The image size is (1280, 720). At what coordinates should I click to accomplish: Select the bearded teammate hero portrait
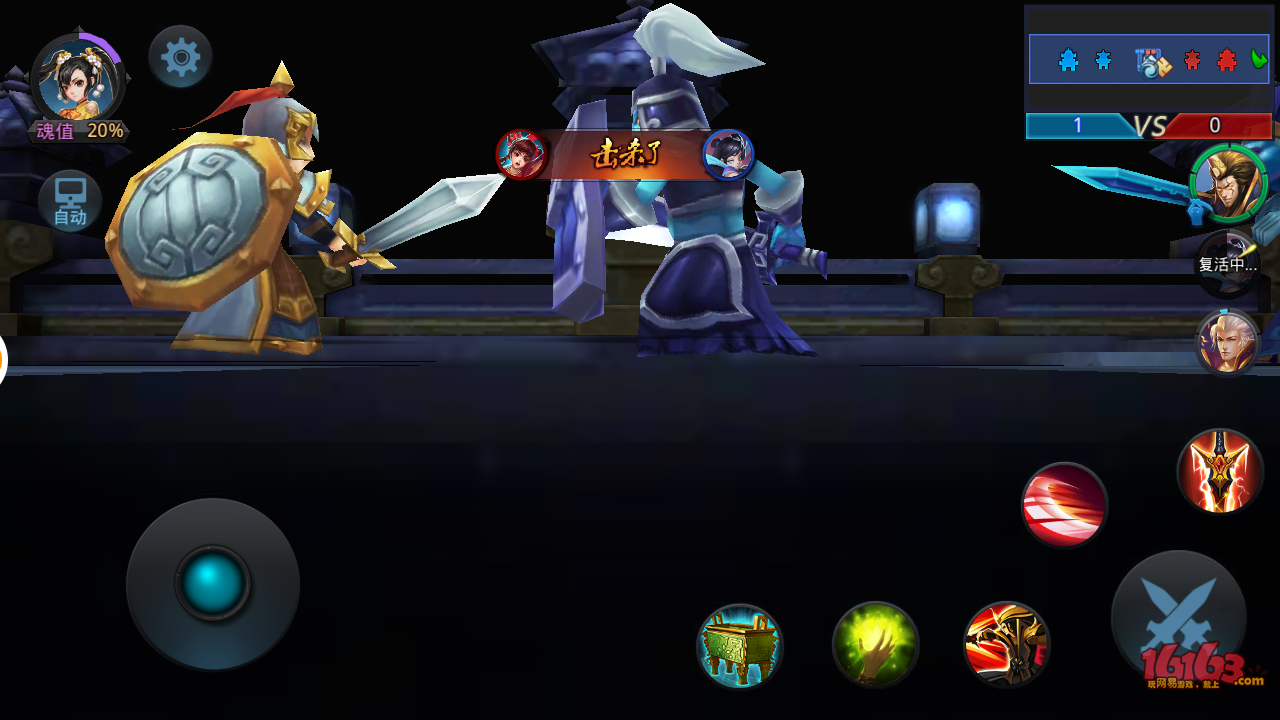pyautogui.click(x=1228, y=184)
